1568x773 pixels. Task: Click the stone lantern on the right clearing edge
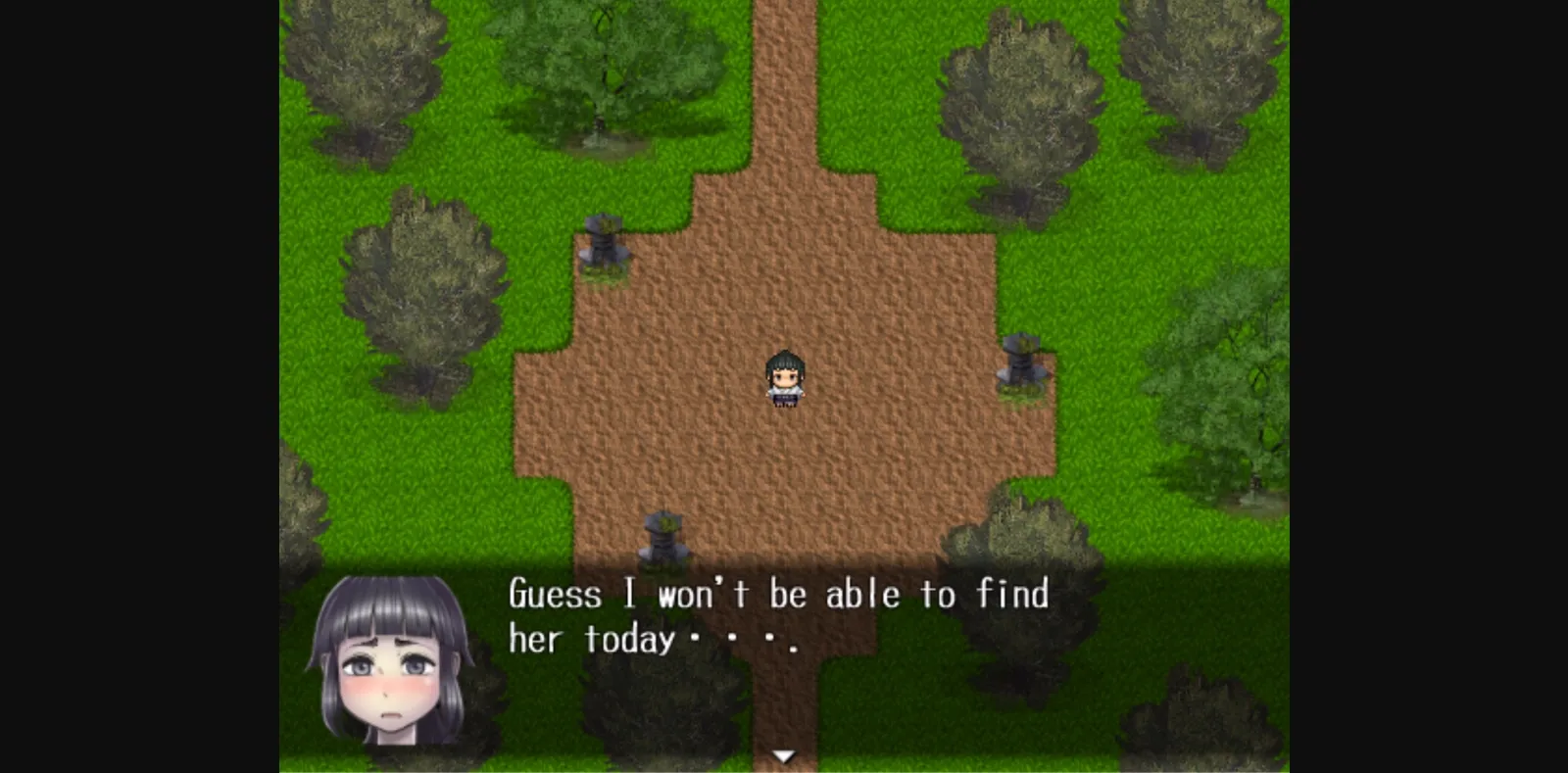pyautogui.click(x=1019, y=362)
